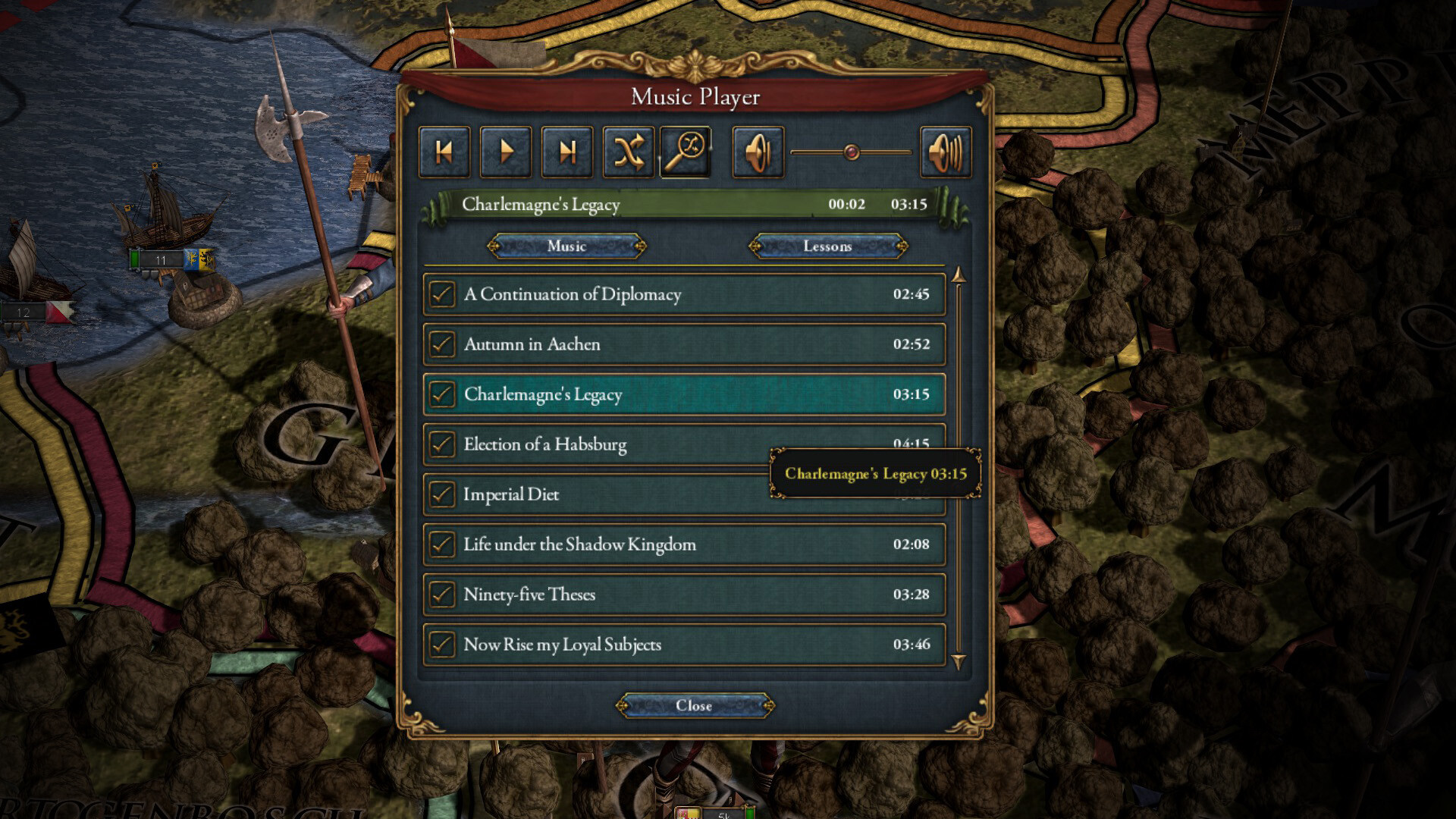Image resolution: width=1456 pixels, height=819 pixels.
Task: Uncheck the Autumn in Aachen track
Action: coord(442,344)
